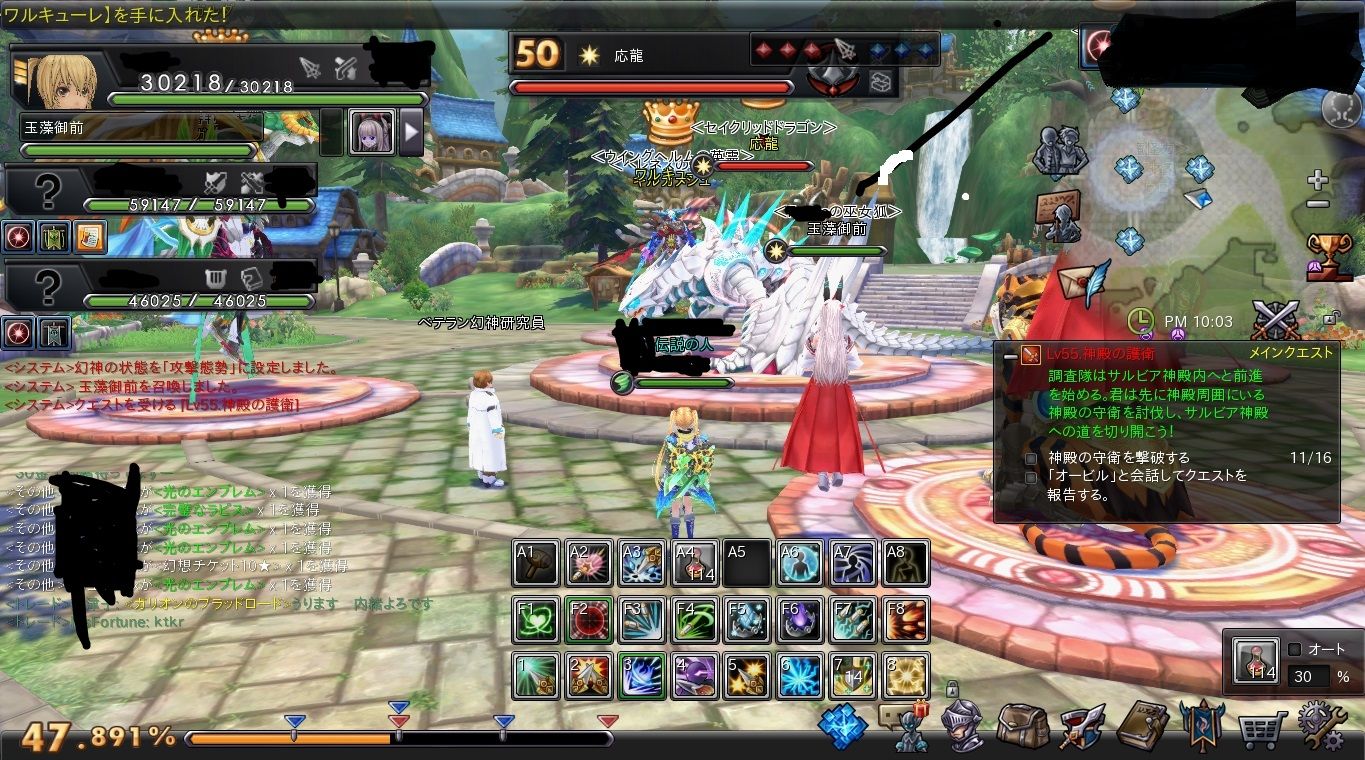Screen dimensions: 1365x760
Task: Activate the golden burst skill in slot 8
Action: pyautogui.click(x=905, y=675)
